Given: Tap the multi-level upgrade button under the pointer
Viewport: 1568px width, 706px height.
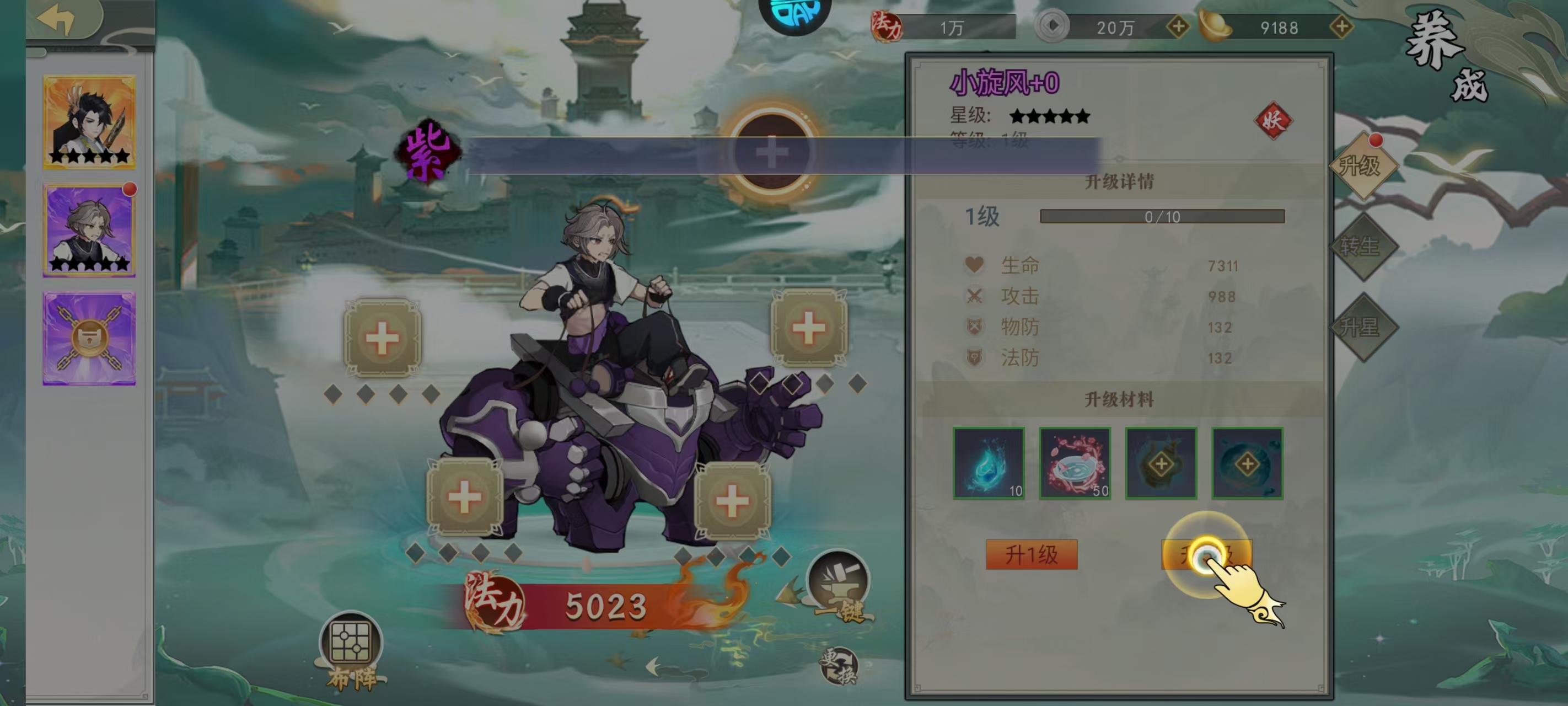Looking at the screenshot, I should (x=1206, y=555).
